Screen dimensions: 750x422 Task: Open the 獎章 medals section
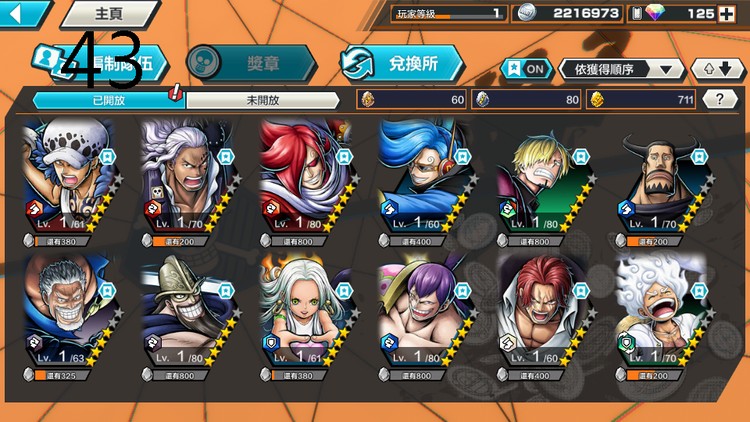[250, 62]
